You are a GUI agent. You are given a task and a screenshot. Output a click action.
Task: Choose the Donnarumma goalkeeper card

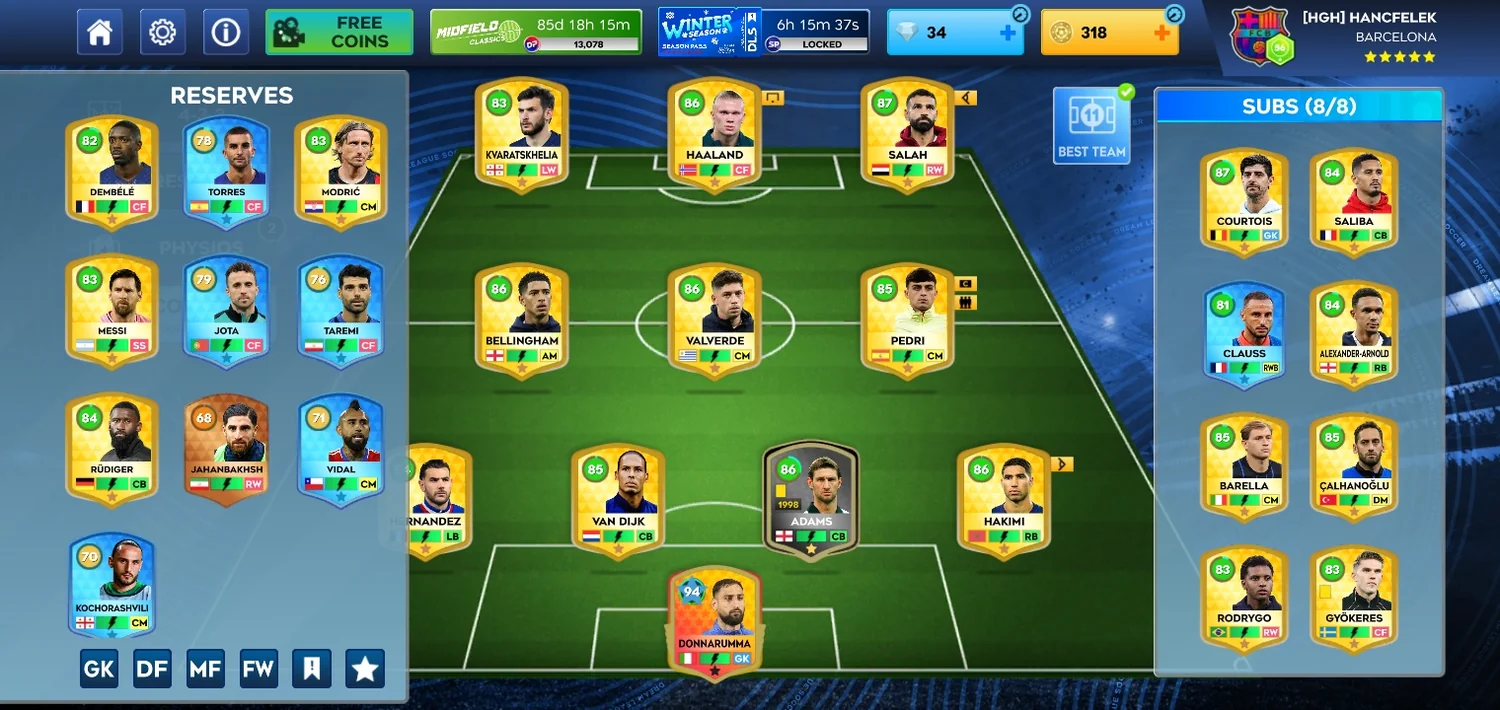pyautogui.click(x=714, y=620)
